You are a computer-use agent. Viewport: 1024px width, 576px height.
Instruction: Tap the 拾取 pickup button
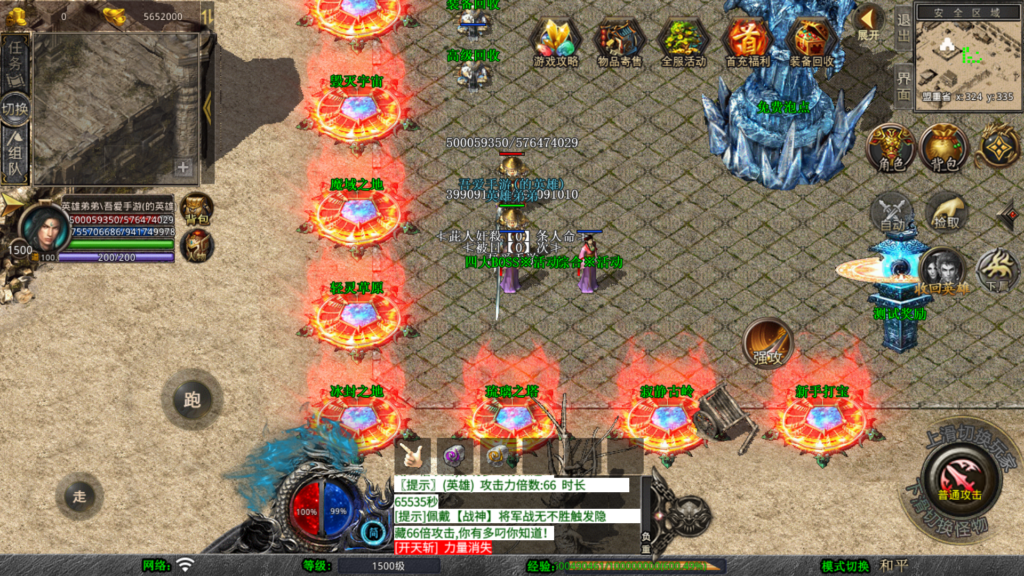(x=944, y=213)
